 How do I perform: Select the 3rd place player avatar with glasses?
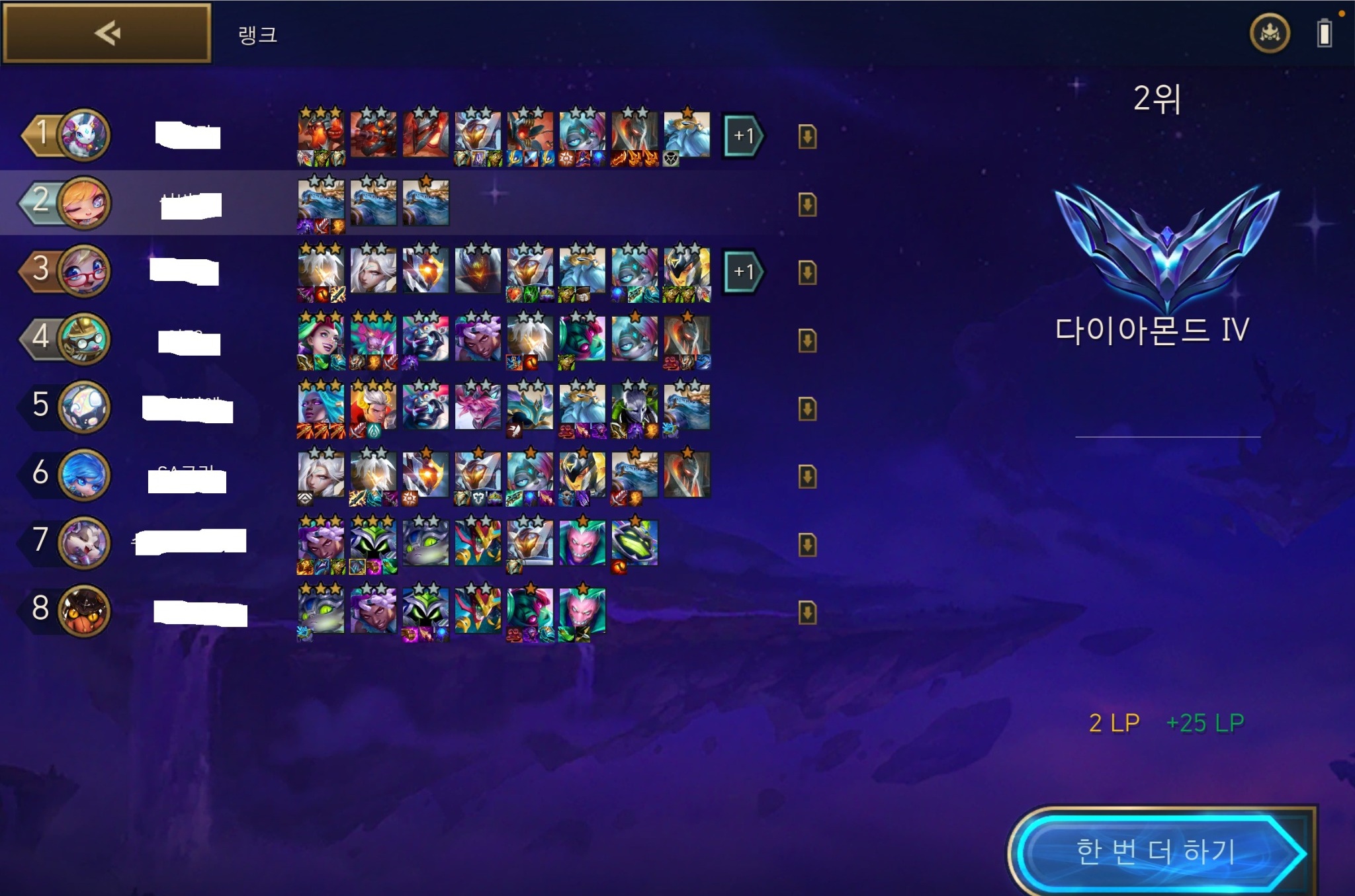coord(84,271)
